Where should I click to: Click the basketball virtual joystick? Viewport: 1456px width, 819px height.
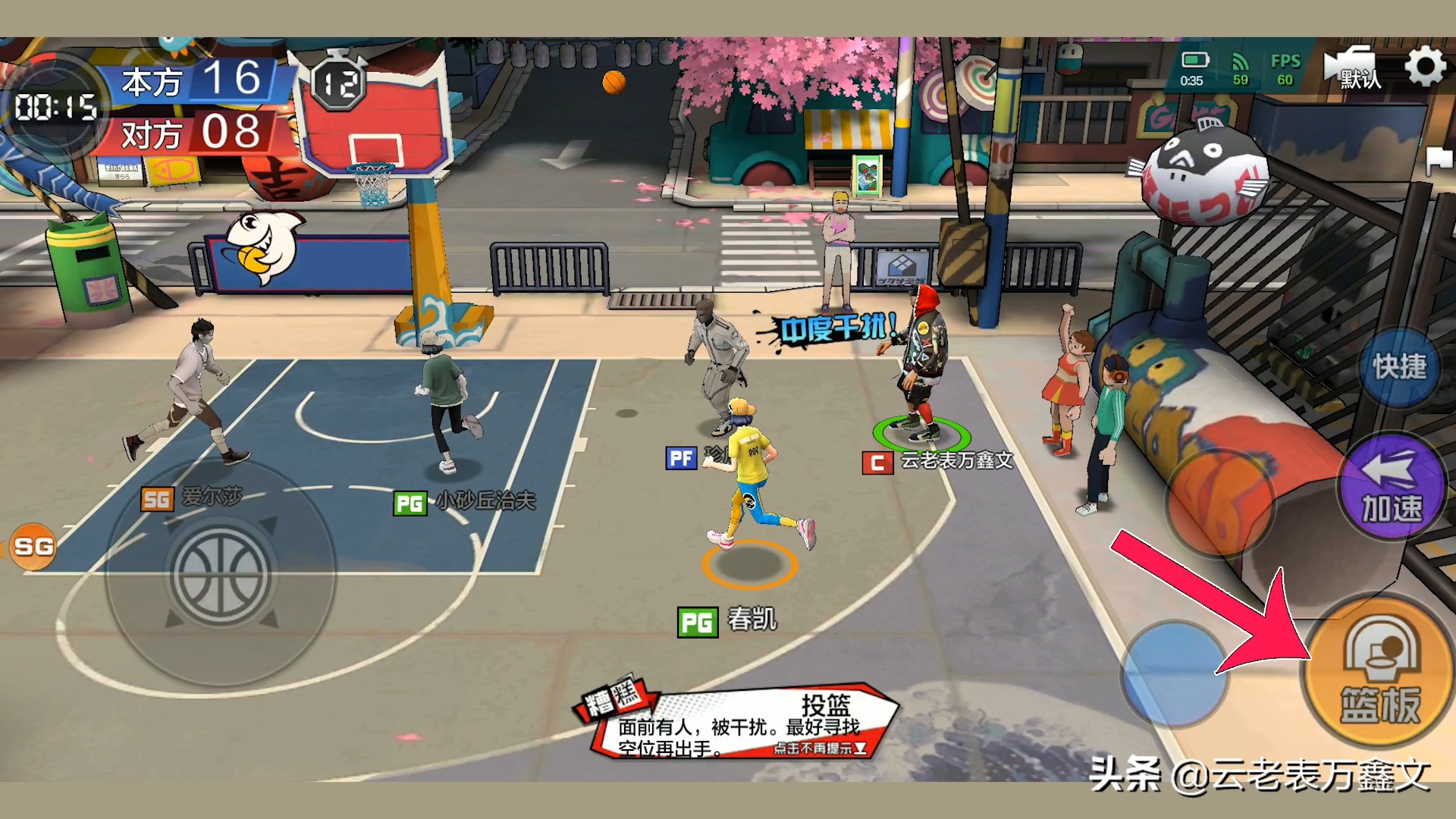(221, 575)
